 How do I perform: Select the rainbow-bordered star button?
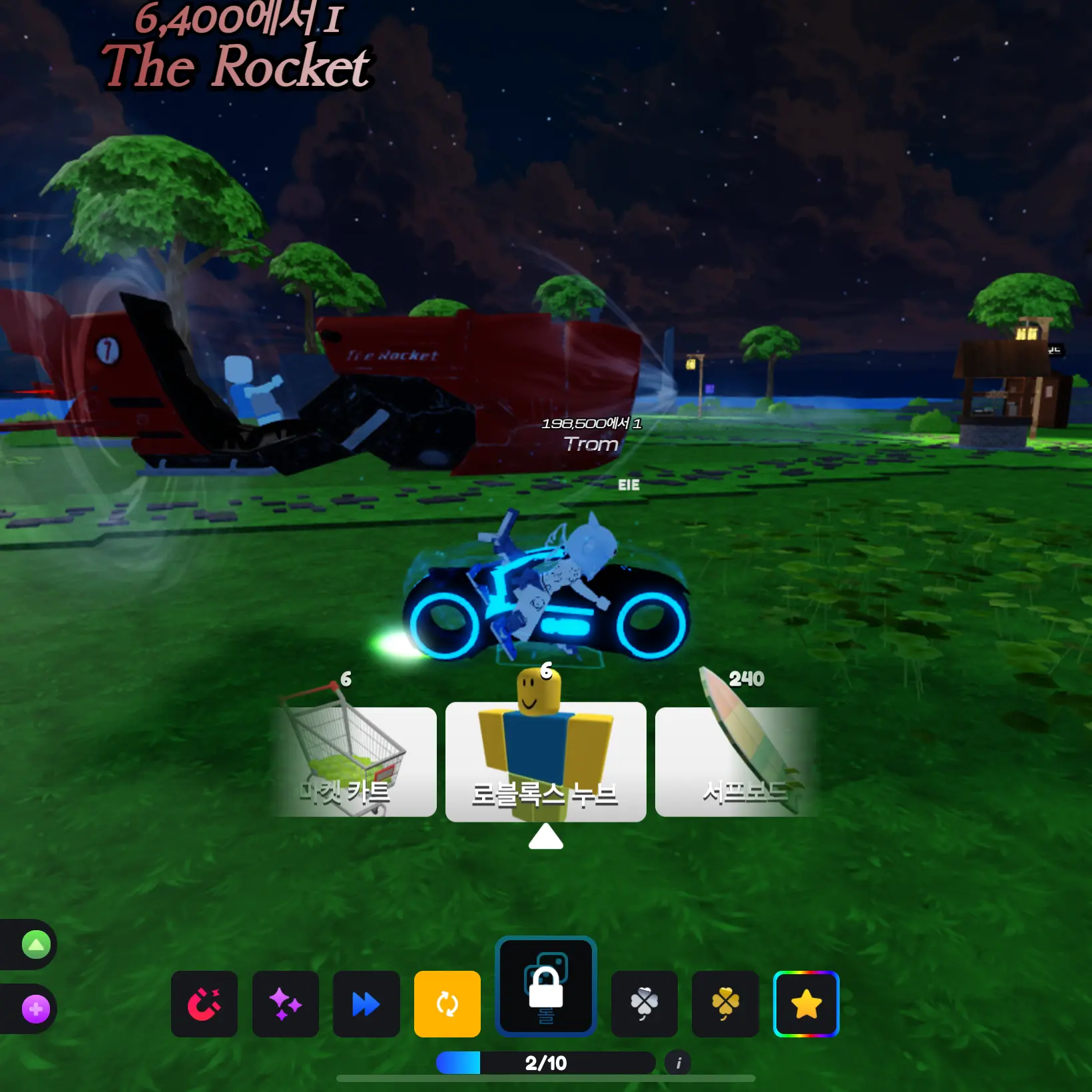click(x=806, y=1003)
